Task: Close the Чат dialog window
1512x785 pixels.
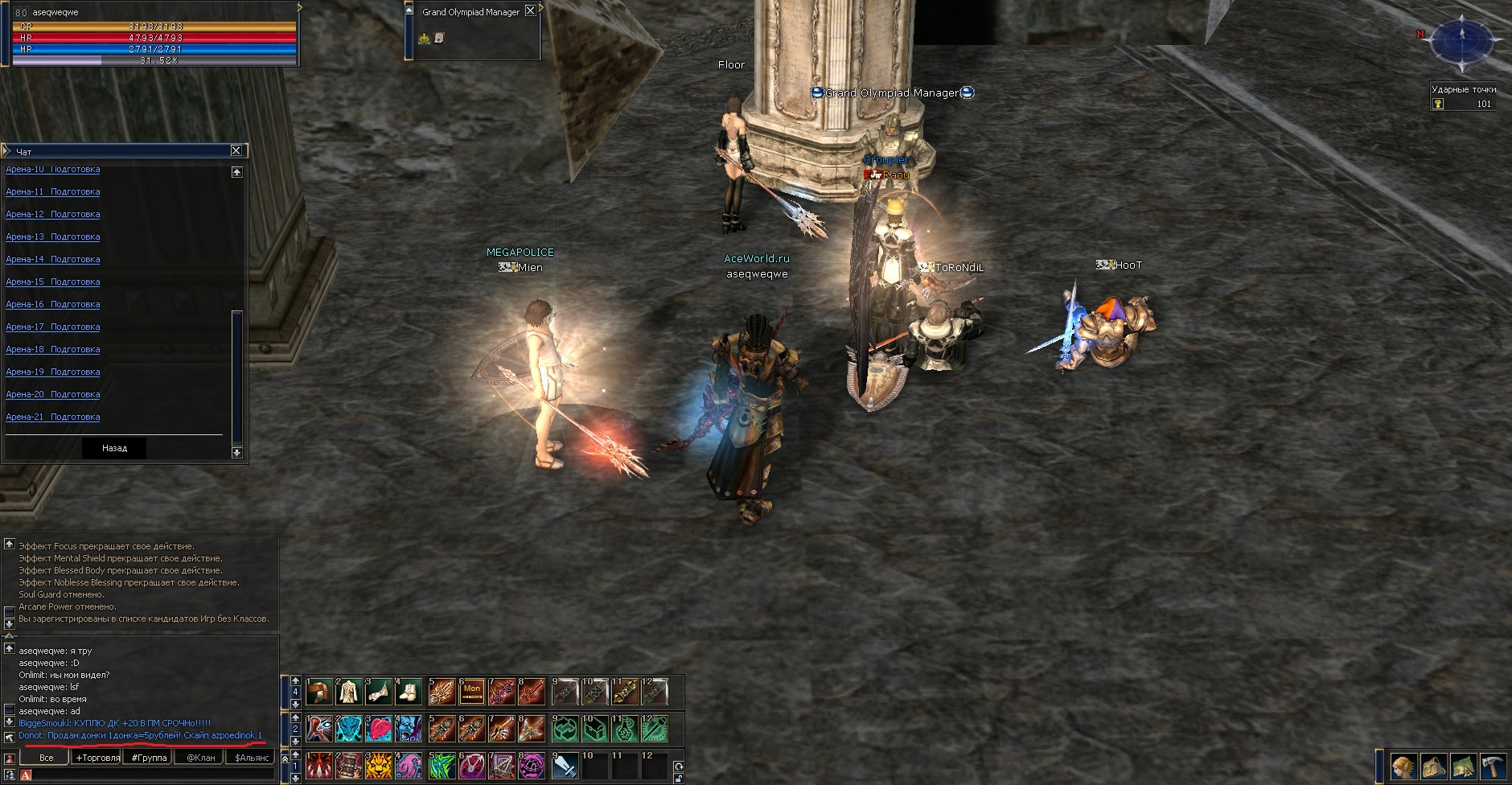Action: [236, 150]
